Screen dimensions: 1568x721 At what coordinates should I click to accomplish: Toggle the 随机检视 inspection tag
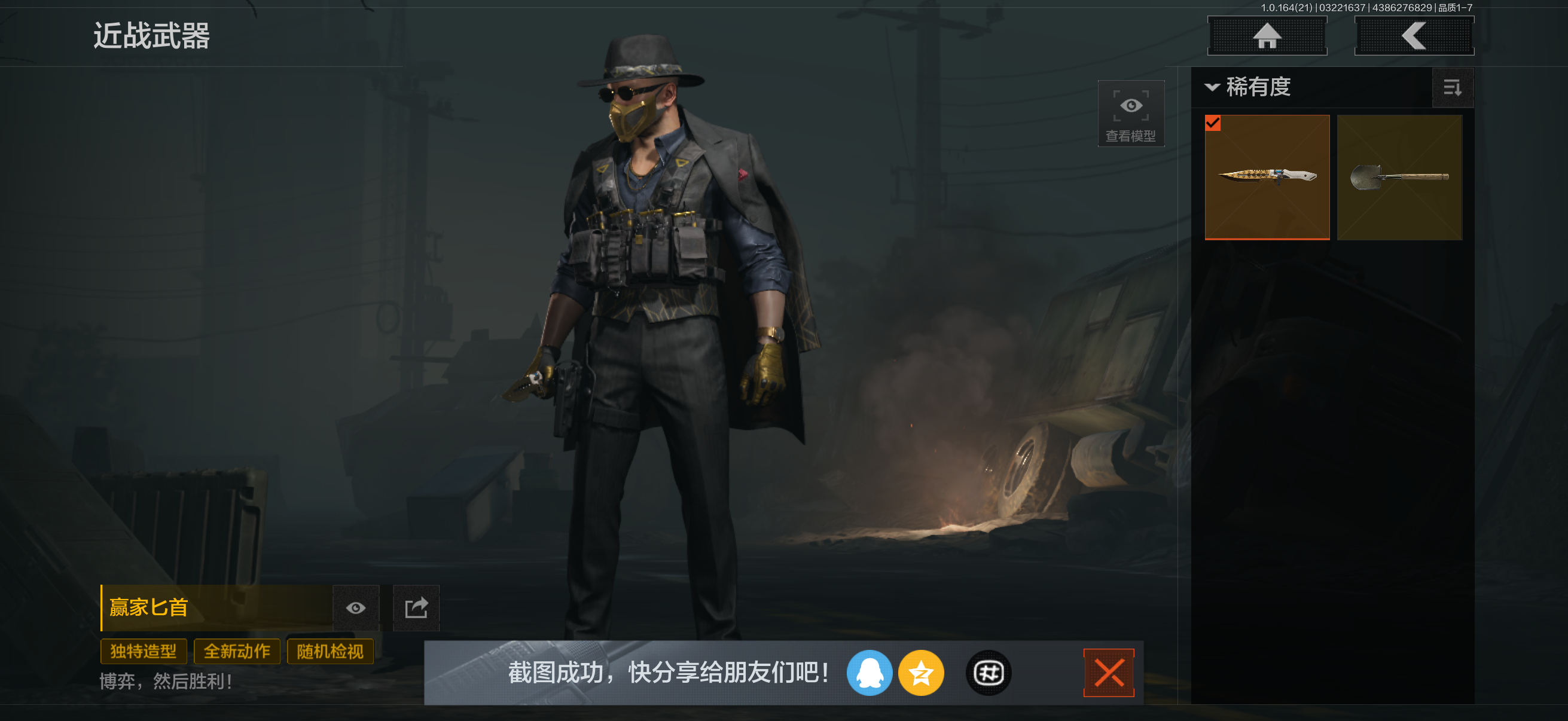click(331, 651)
